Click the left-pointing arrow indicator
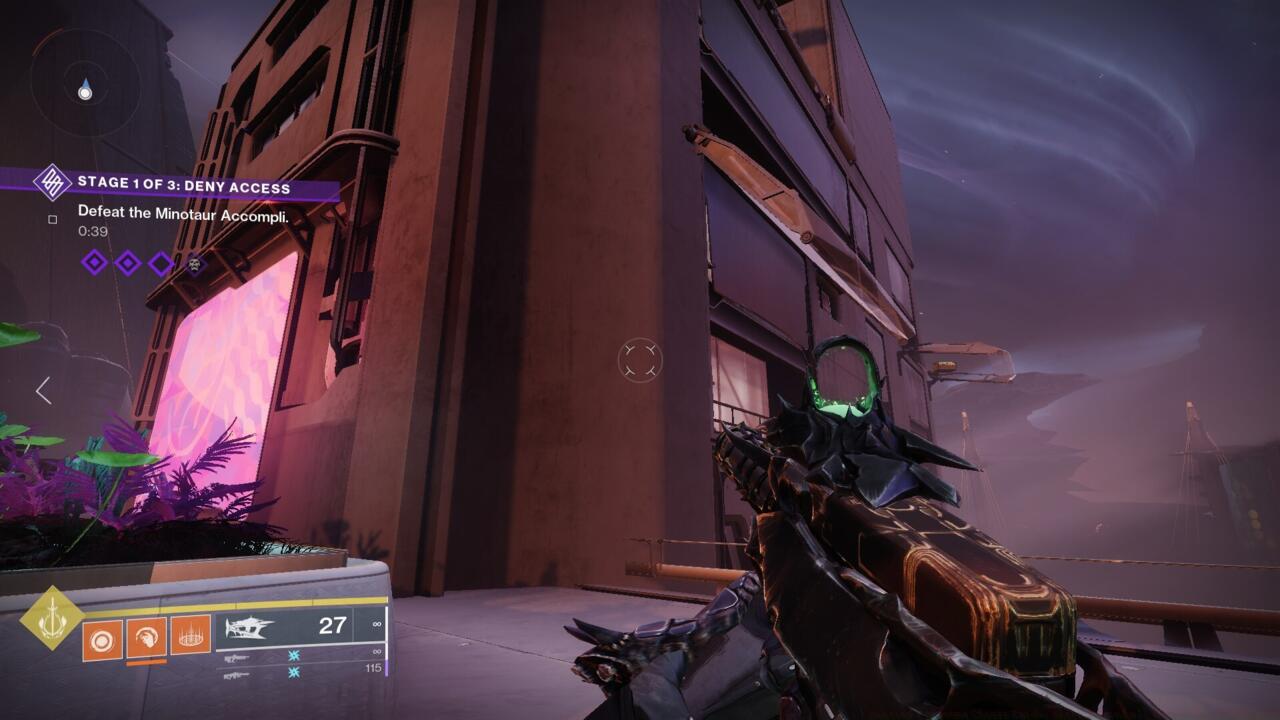Viewport: 1280px width, 720px height. click(43, 390)
